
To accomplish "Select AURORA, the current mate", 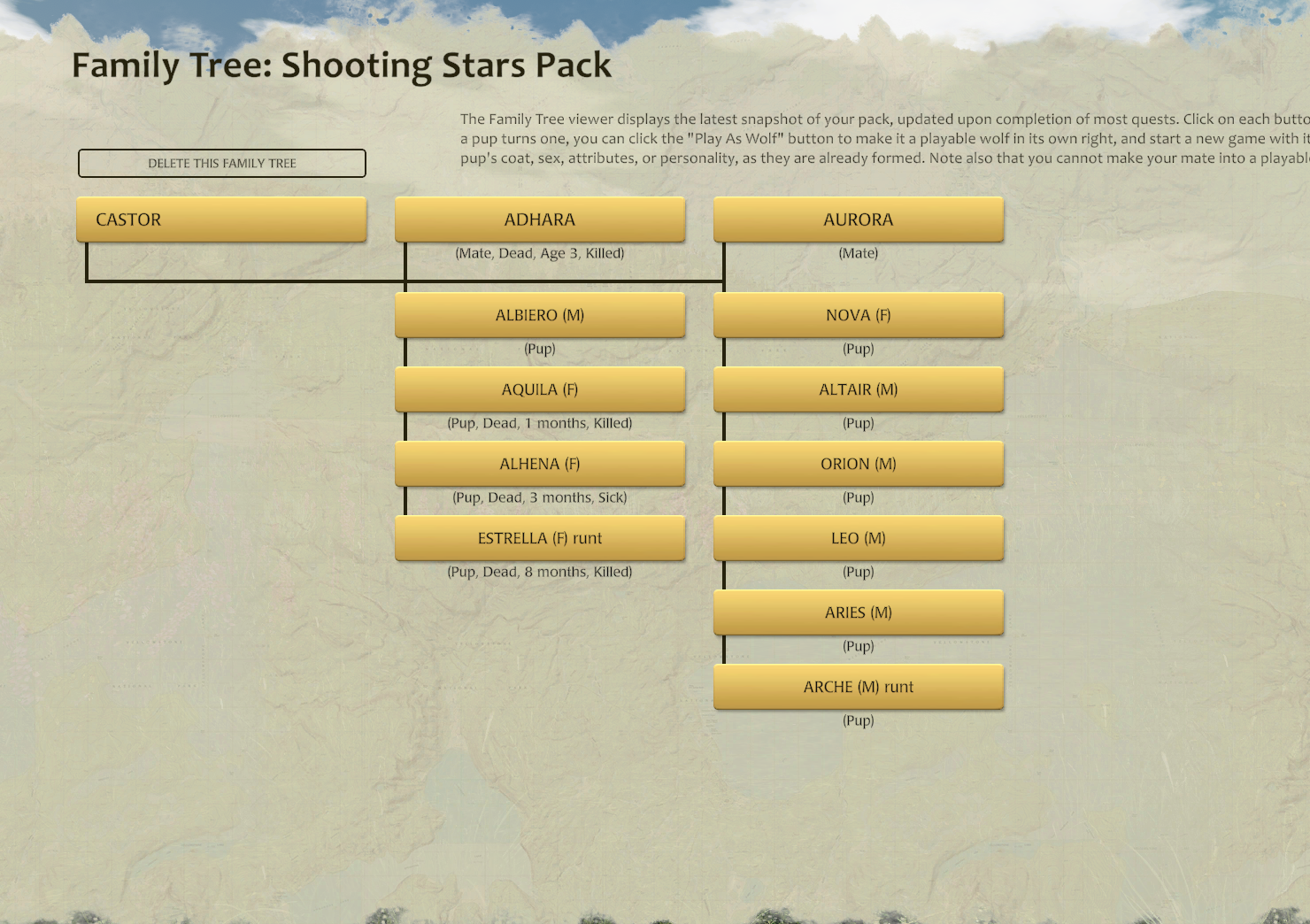I will coord(859,219).
